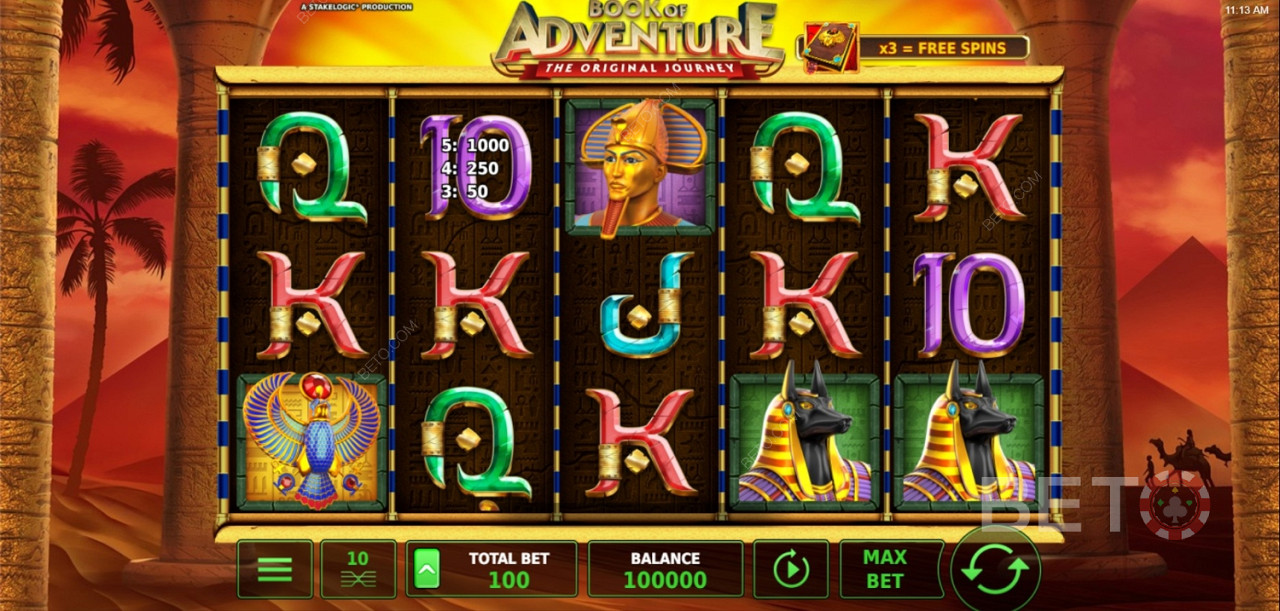Select the scarab beetle symbol

point(311,441)
